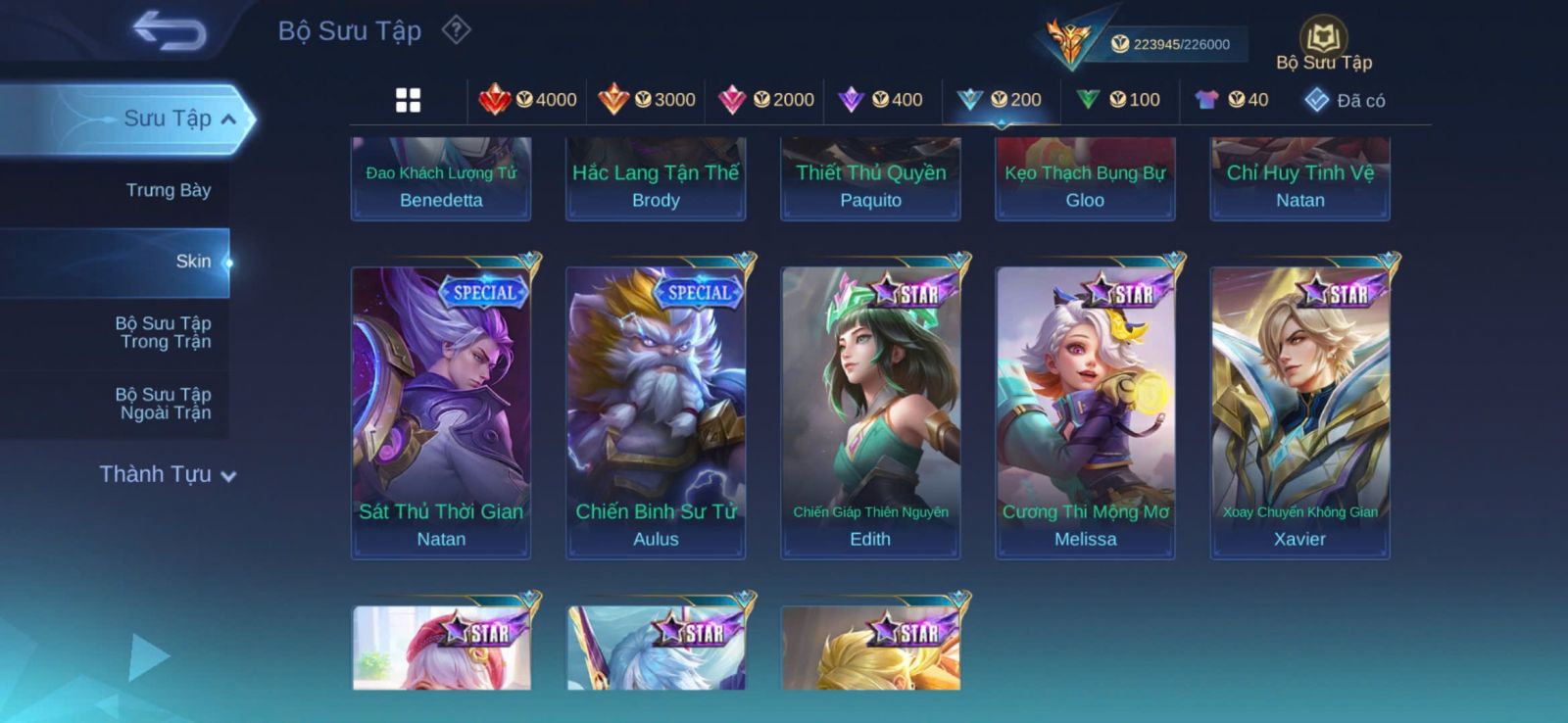View Edith's Chiến Giáp Thiên Nguyên skin
The image size is (1568, 723).
point(870,411)
